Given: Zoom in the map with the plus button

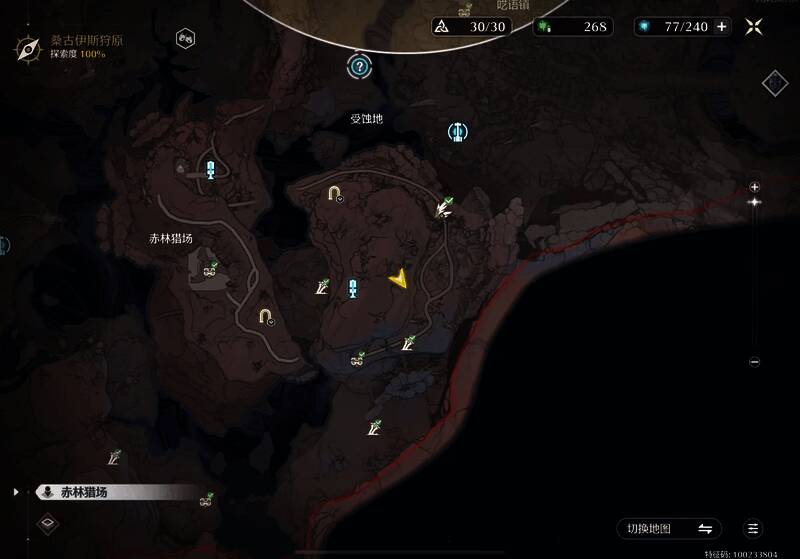Looking at the screenshot, I should pyautogui.click(x=755, y=187).
